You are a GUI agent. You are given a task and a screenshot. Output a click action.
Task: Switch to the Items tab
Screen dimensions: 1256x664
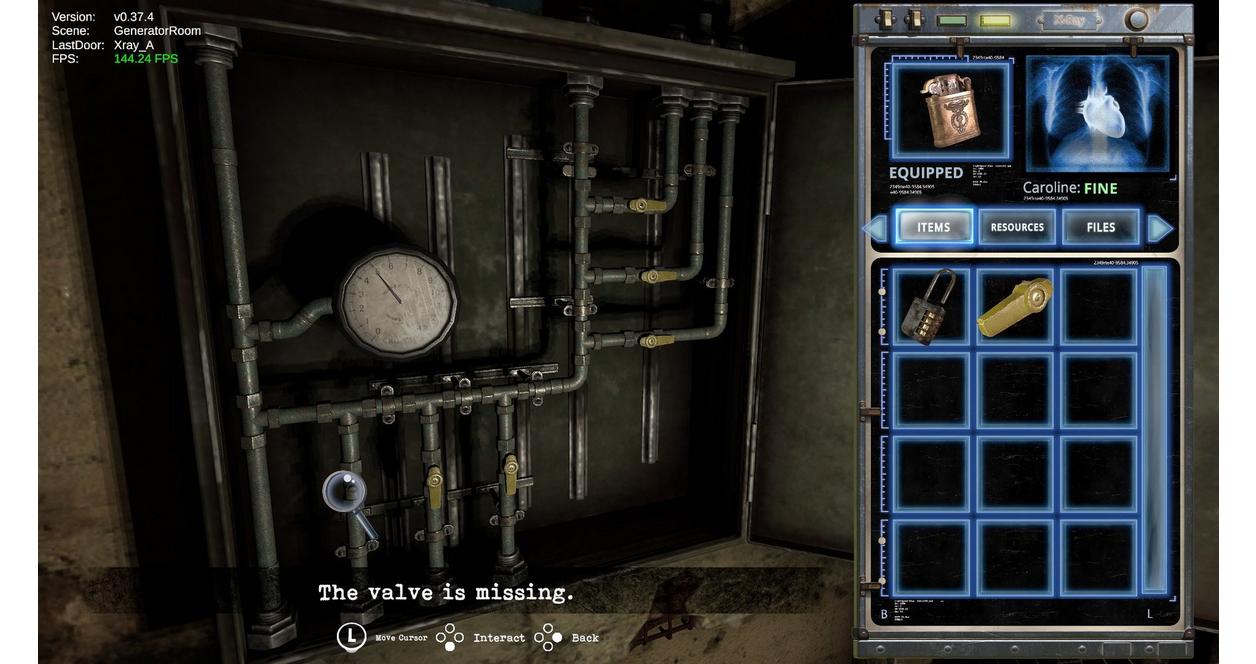tap(934, 227)
